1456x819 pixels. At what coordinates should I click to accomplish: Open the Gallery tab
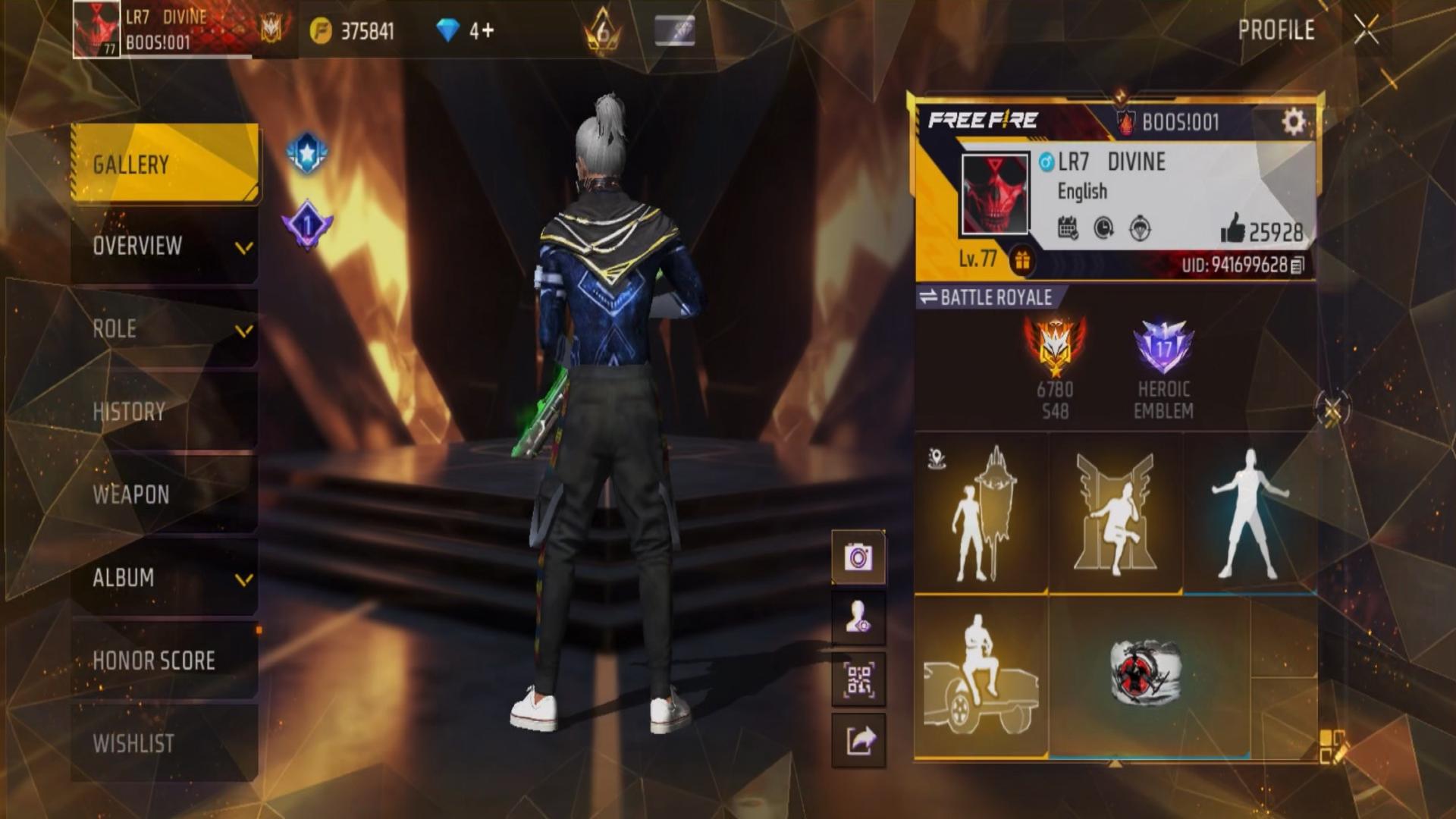click(165, 164)
